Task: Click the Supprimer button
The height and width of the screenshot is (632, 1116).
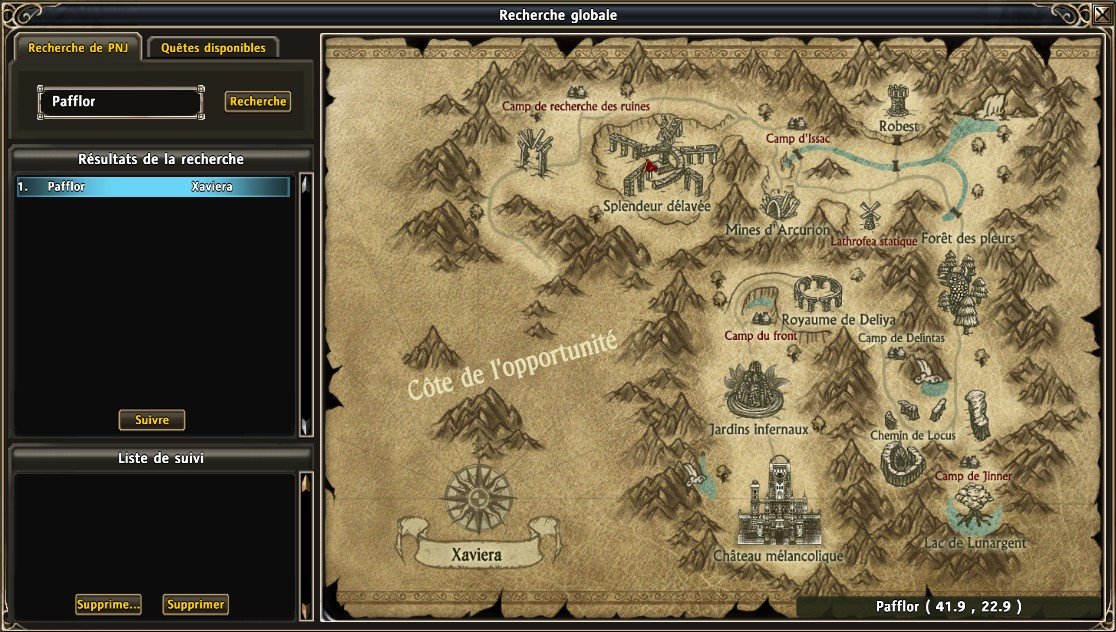Action: pos(196,604)
